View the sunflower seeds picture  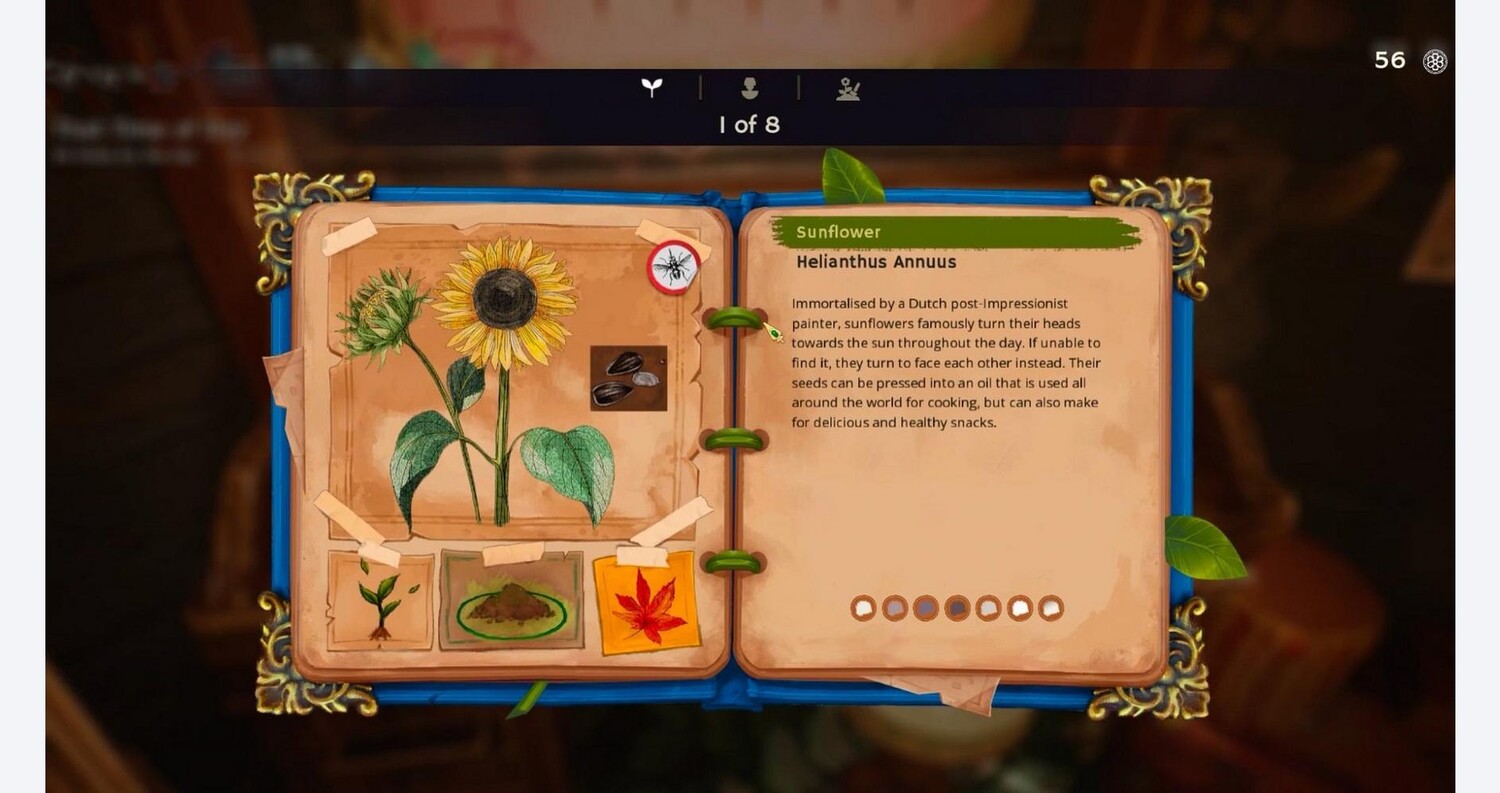(x=628, y=378)
